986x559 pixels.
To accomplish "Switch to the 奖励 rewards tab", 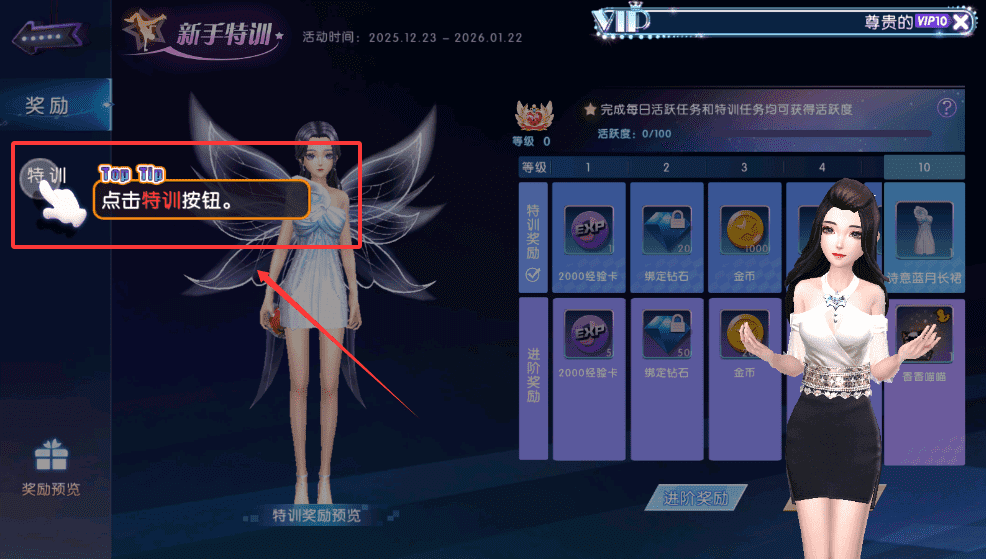I will (50, 105).
